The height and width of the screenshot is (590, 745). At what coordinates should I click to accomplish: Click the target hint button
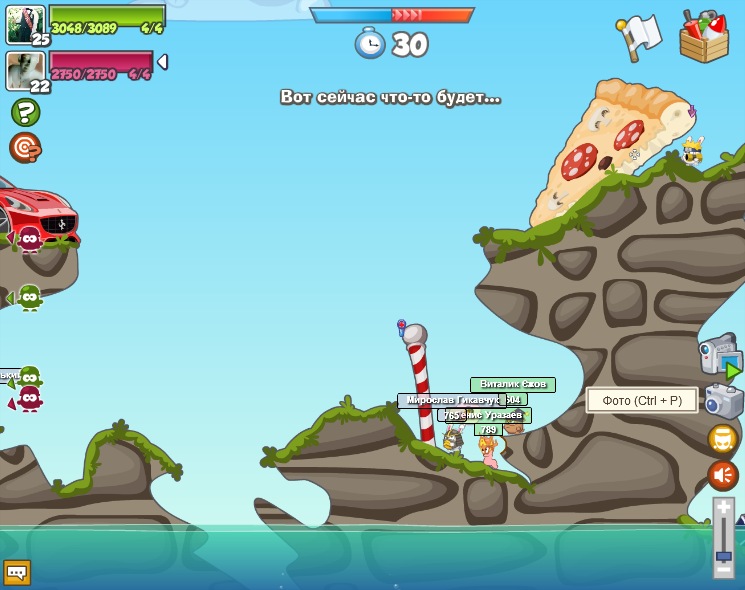[24, 148]
